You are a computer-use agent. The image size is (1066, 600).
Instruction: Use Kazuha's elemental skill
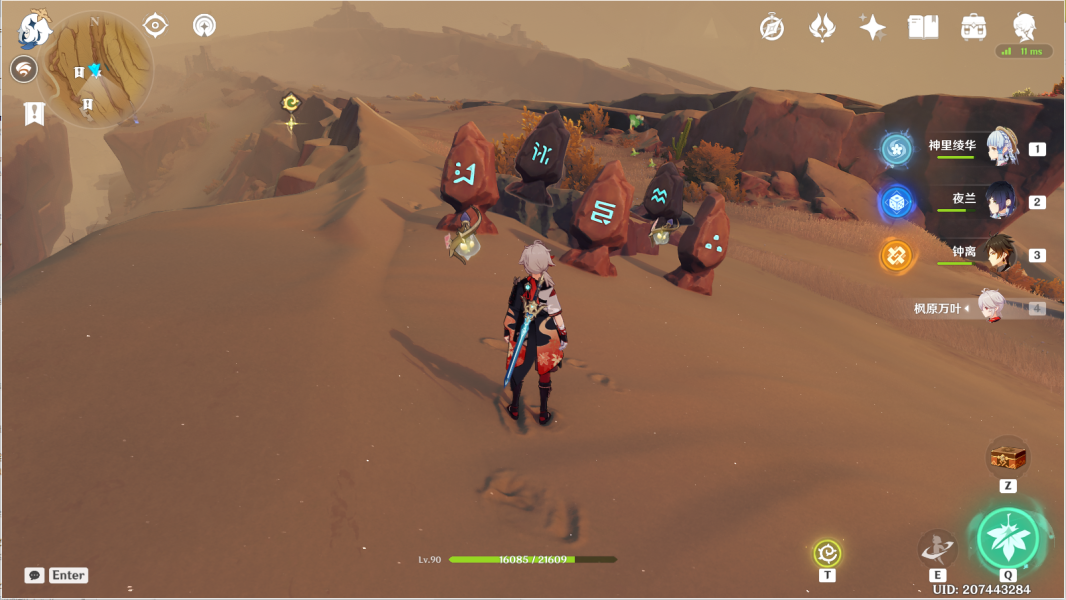[937, 548]
